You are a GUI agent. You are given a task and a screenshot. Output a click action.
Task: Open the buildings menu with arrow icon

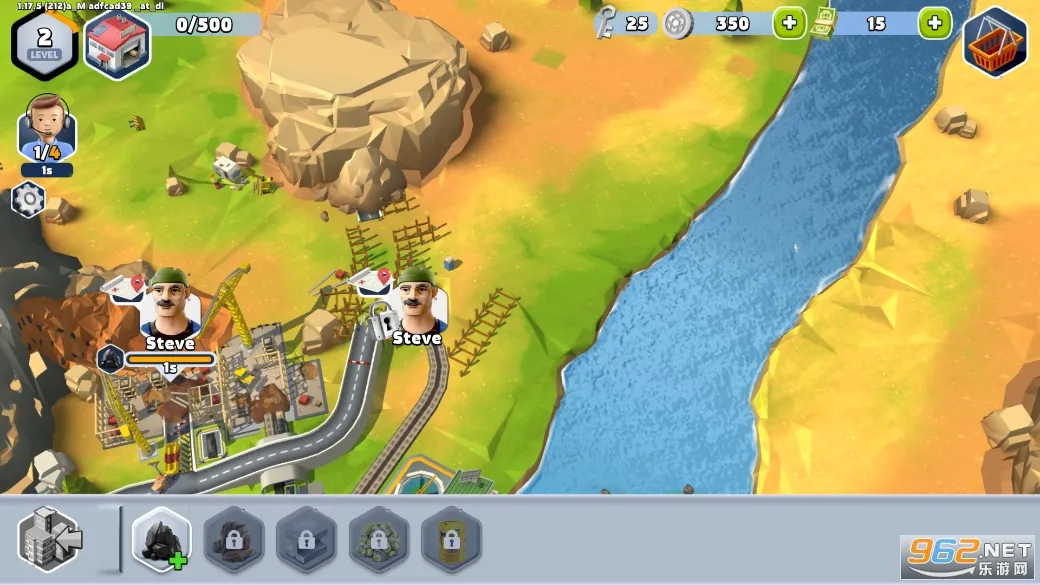click(x=52, y=539)
